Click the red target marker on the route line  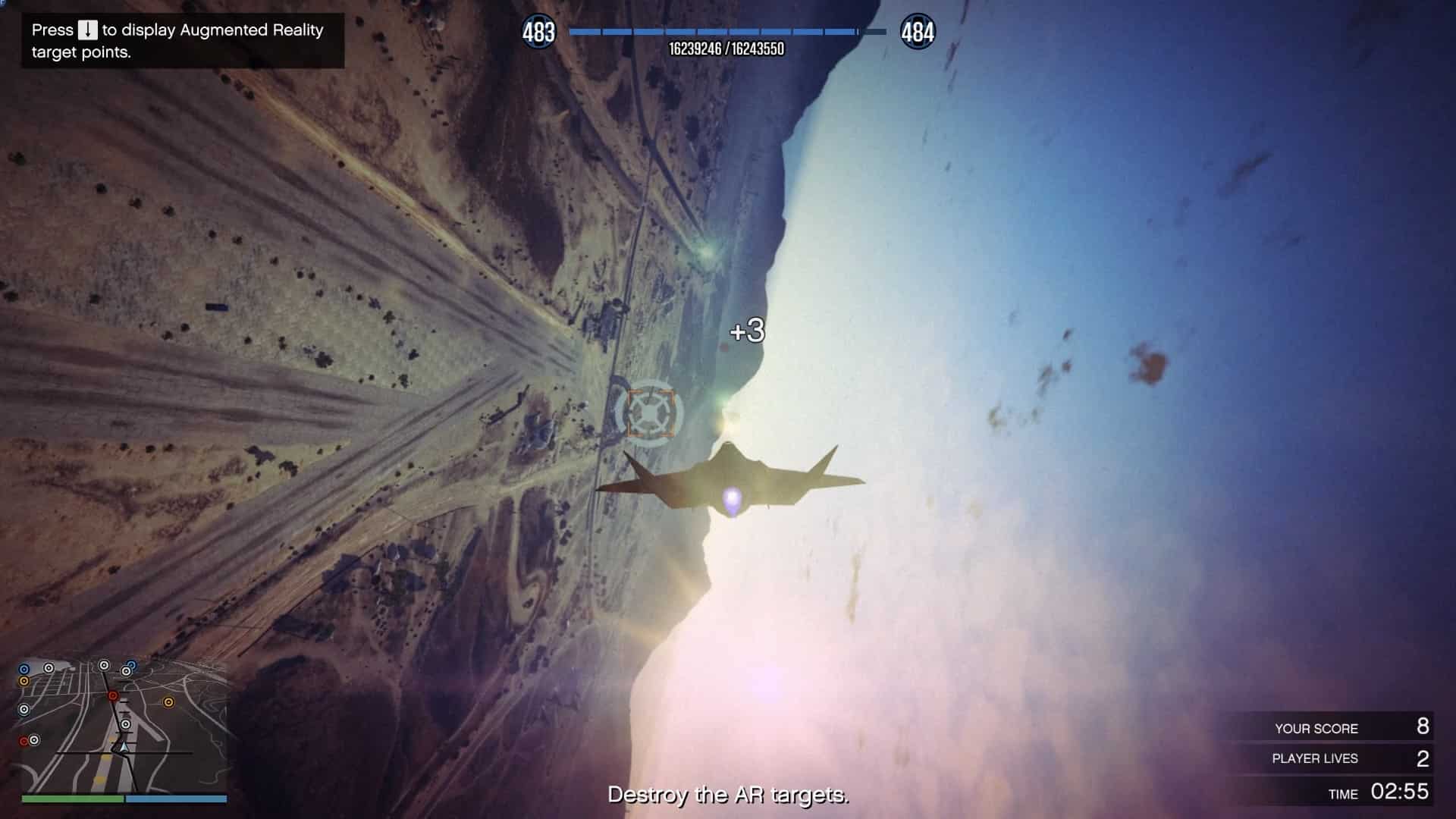coord(113,695)
